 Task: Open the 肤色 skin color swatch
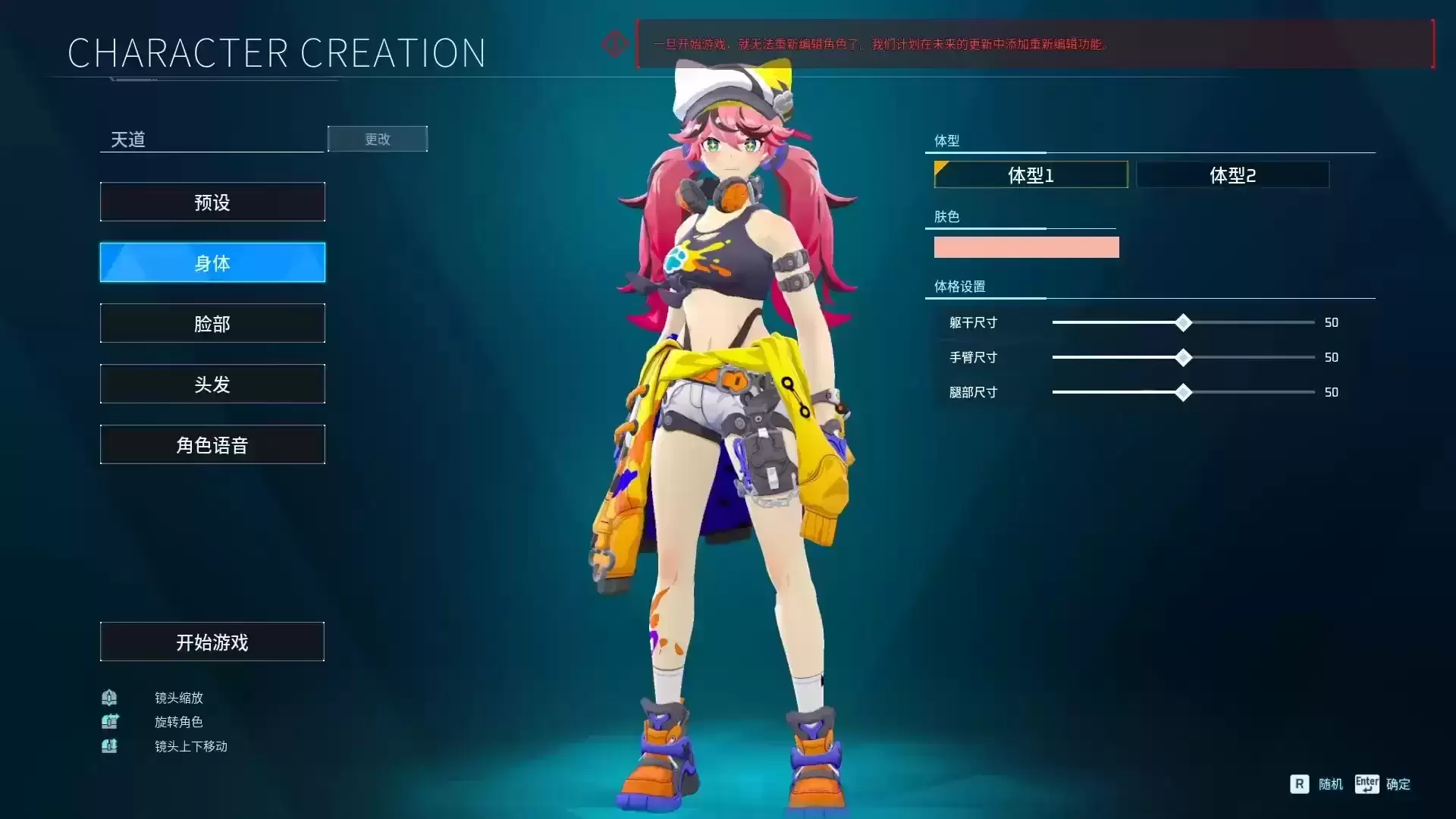point(1026,246)
